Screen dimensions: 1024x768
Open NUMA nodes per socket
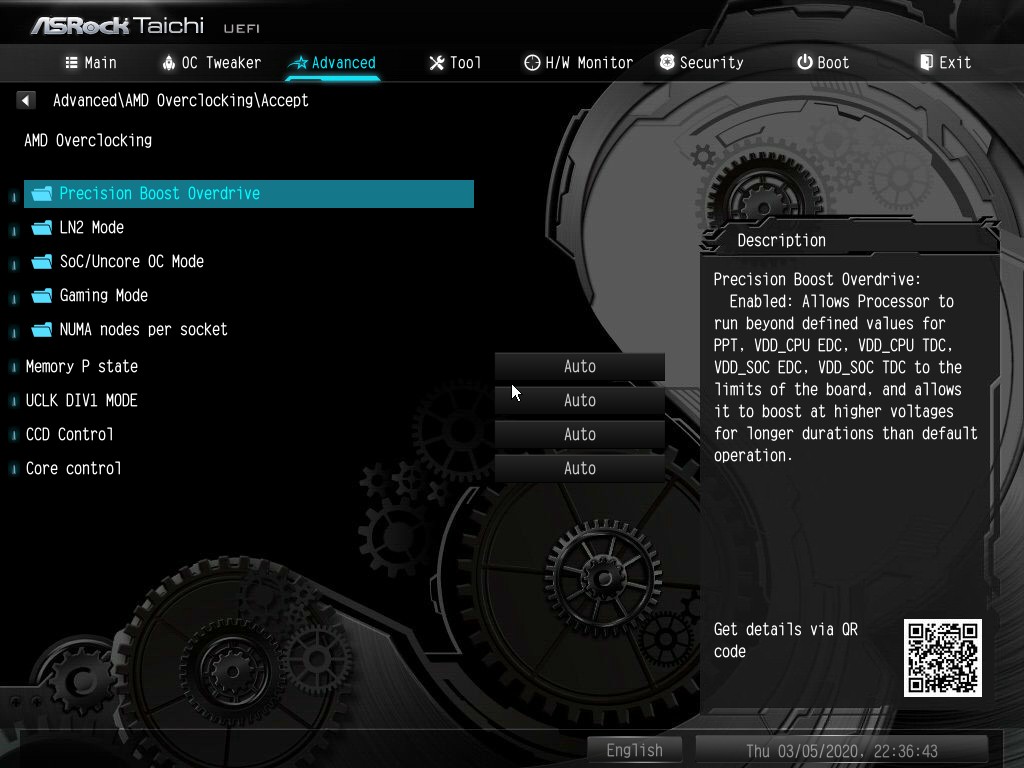pos(143,330)
